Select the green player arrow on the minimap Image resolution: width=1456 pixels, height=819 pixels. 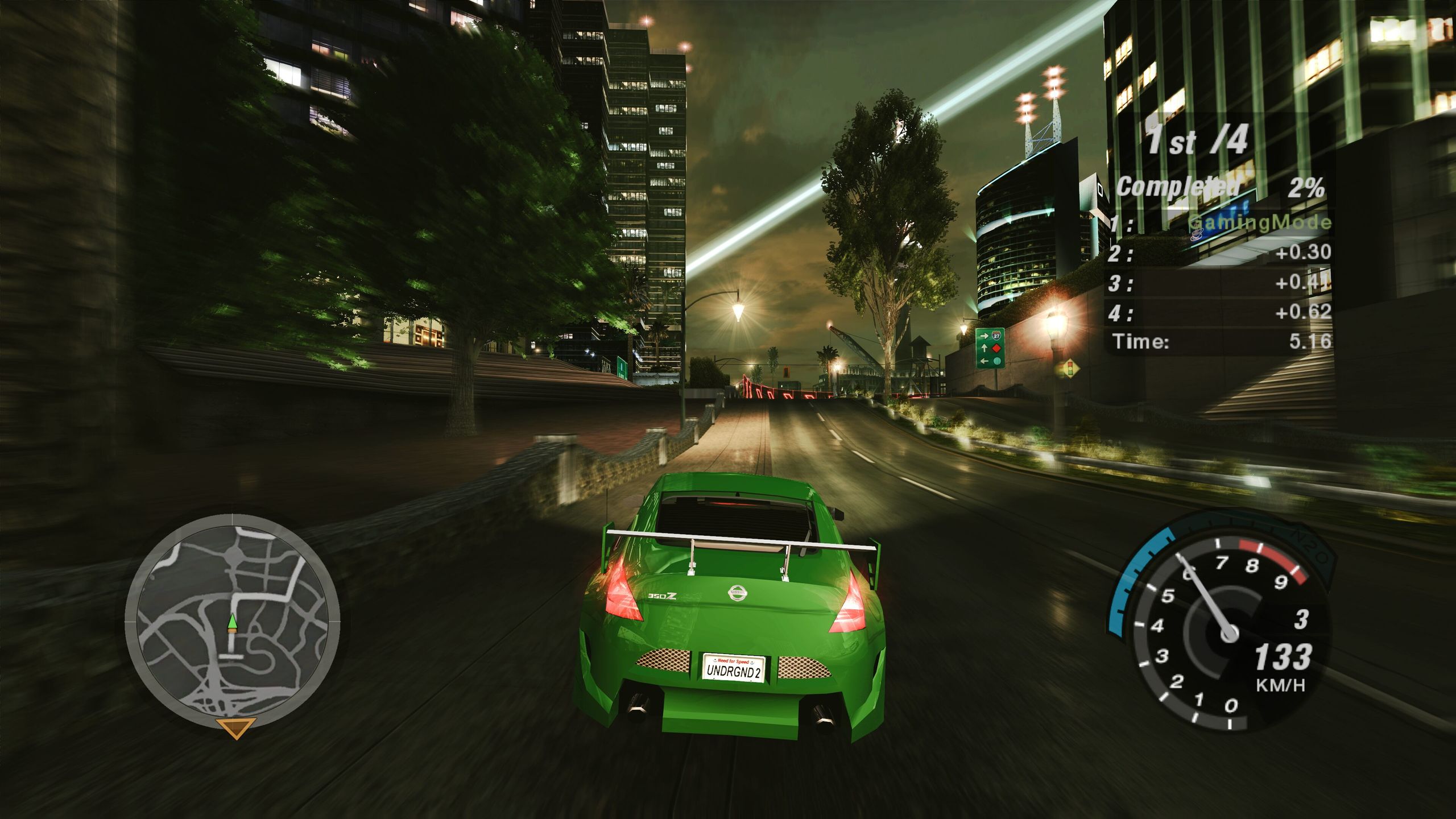[x=233, y=622]
